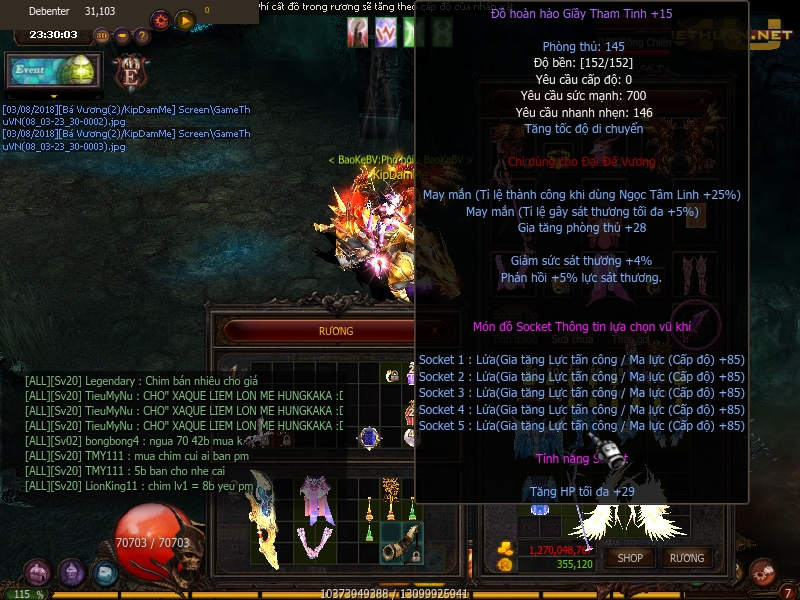This screenshot has width=800, height=600.
Task: Toggle the 3D round button
Action: 102,36
